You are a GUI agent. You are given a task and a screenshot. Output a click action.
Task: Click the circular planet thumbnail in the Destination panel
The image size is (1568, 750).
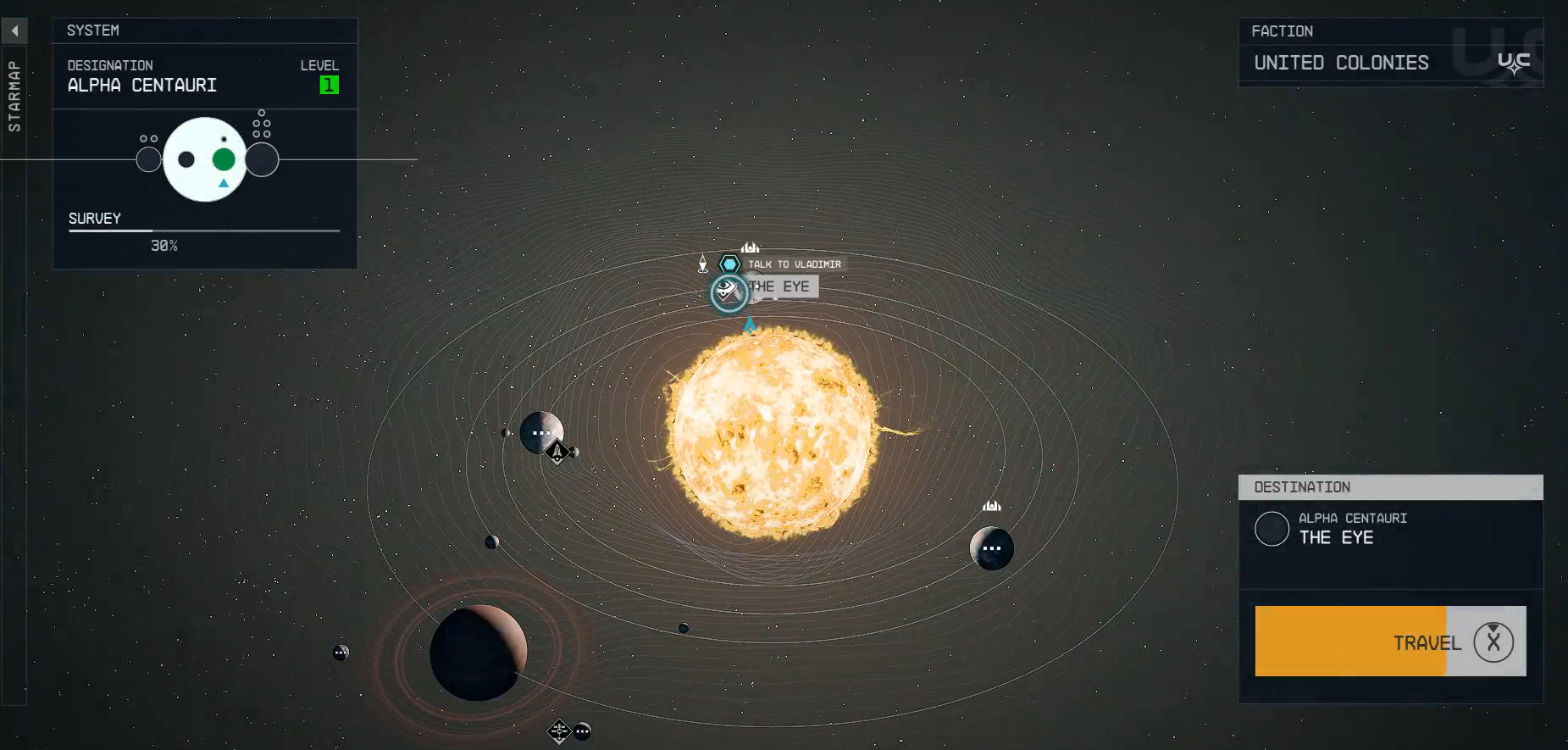tap(1272, 529)
